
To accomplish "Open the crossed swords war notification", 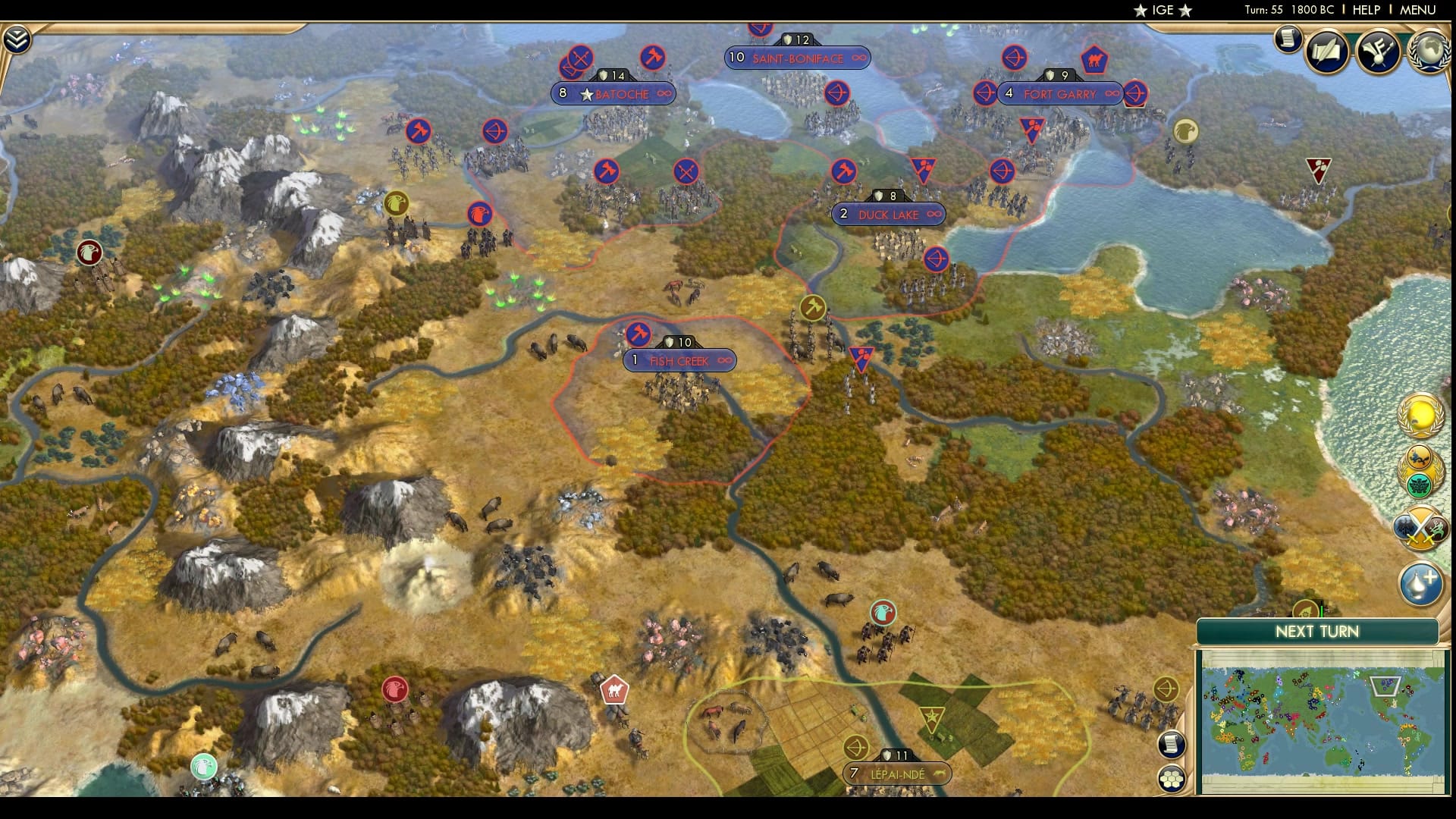I will (1420, 529).
